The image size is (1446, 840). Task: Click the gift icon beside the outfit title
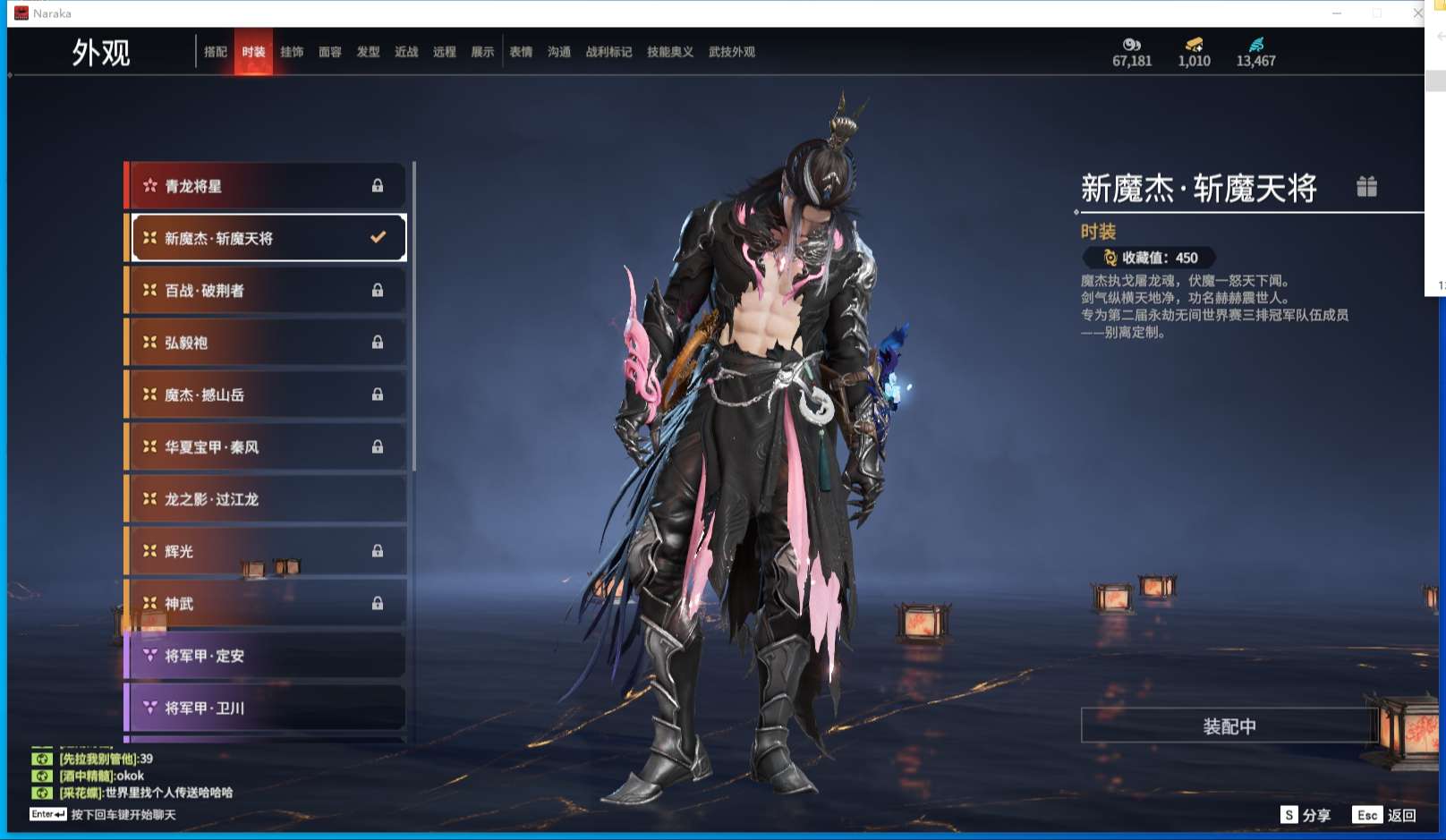pos(1366,186)
